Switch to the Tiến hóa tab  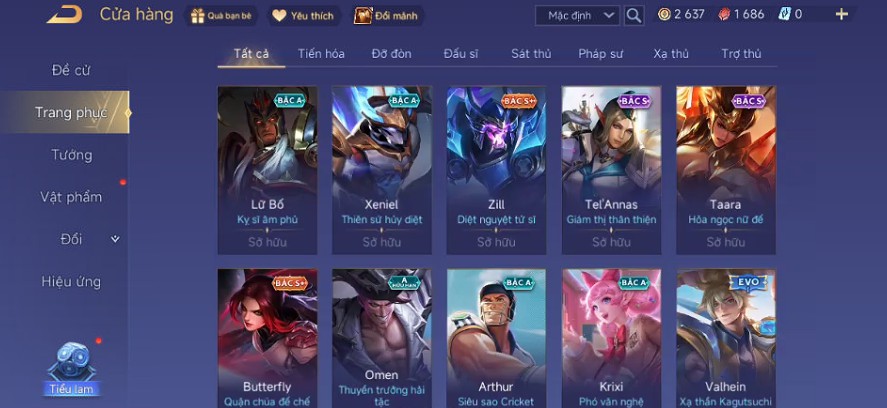click(321, 54)
